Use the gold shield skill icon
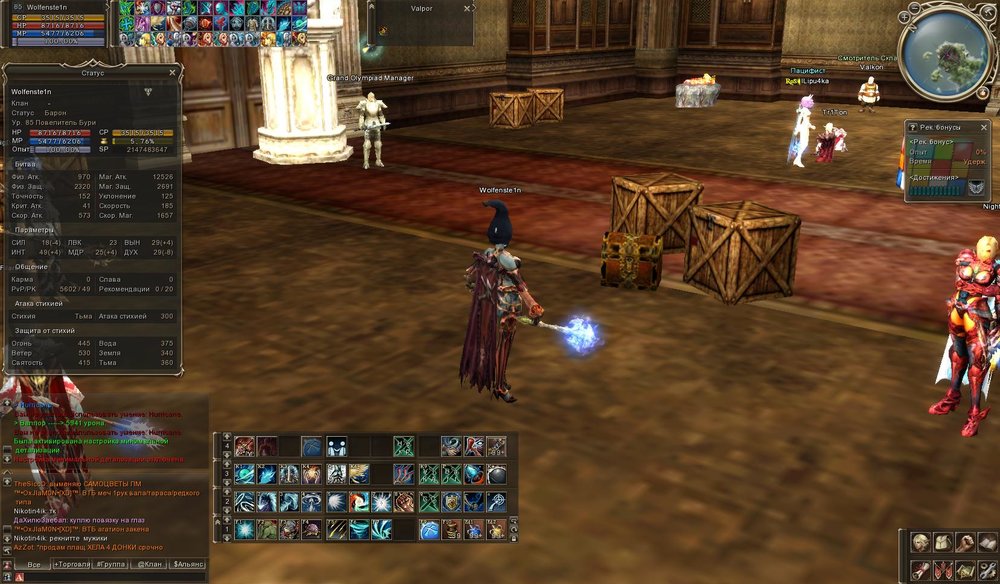This screenshot has width=1000, height=584. click(451, 502)
